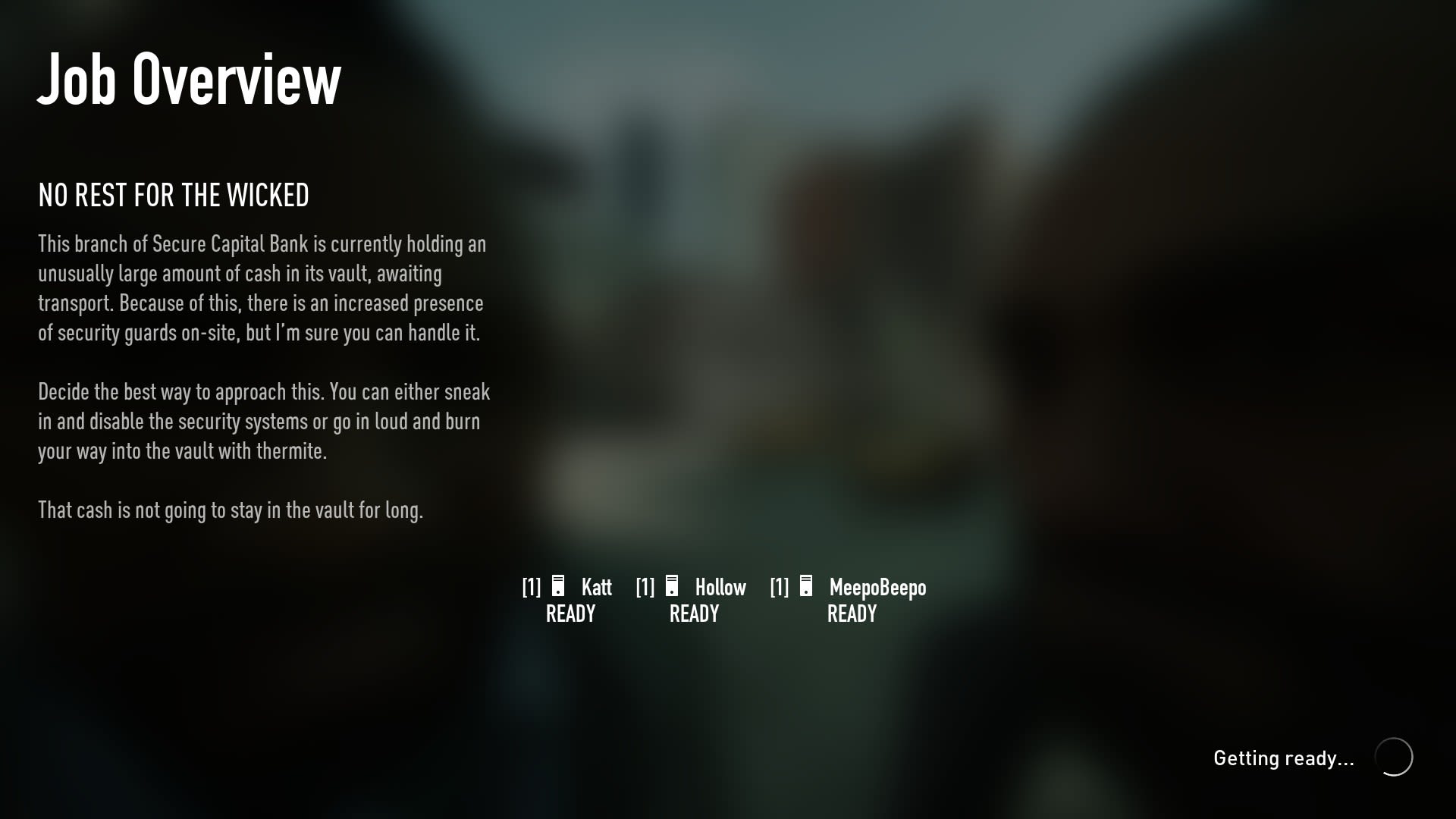Viewport: 1456px width, 819px height.
Task: Toggle MeepoBeepo's READY status
Action: [x=852, y=613]
